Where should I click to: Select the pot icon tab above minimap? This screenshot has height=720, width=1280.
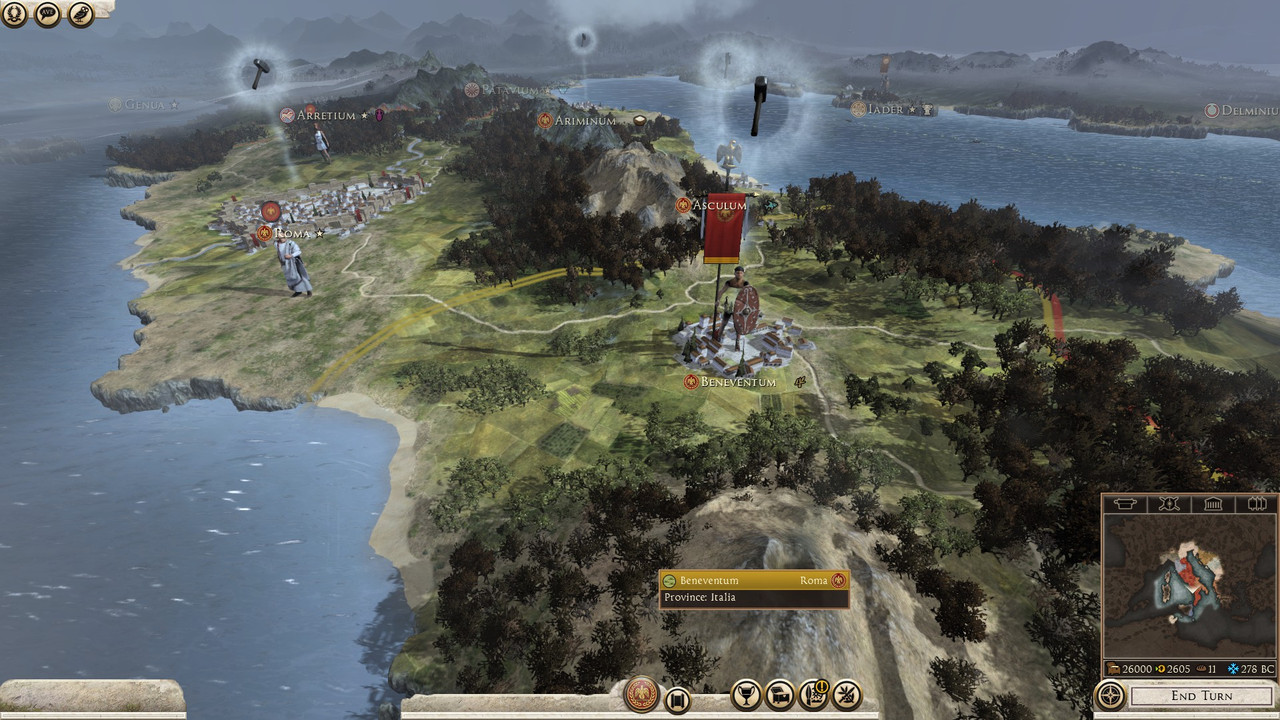(x=1126, y=504)
